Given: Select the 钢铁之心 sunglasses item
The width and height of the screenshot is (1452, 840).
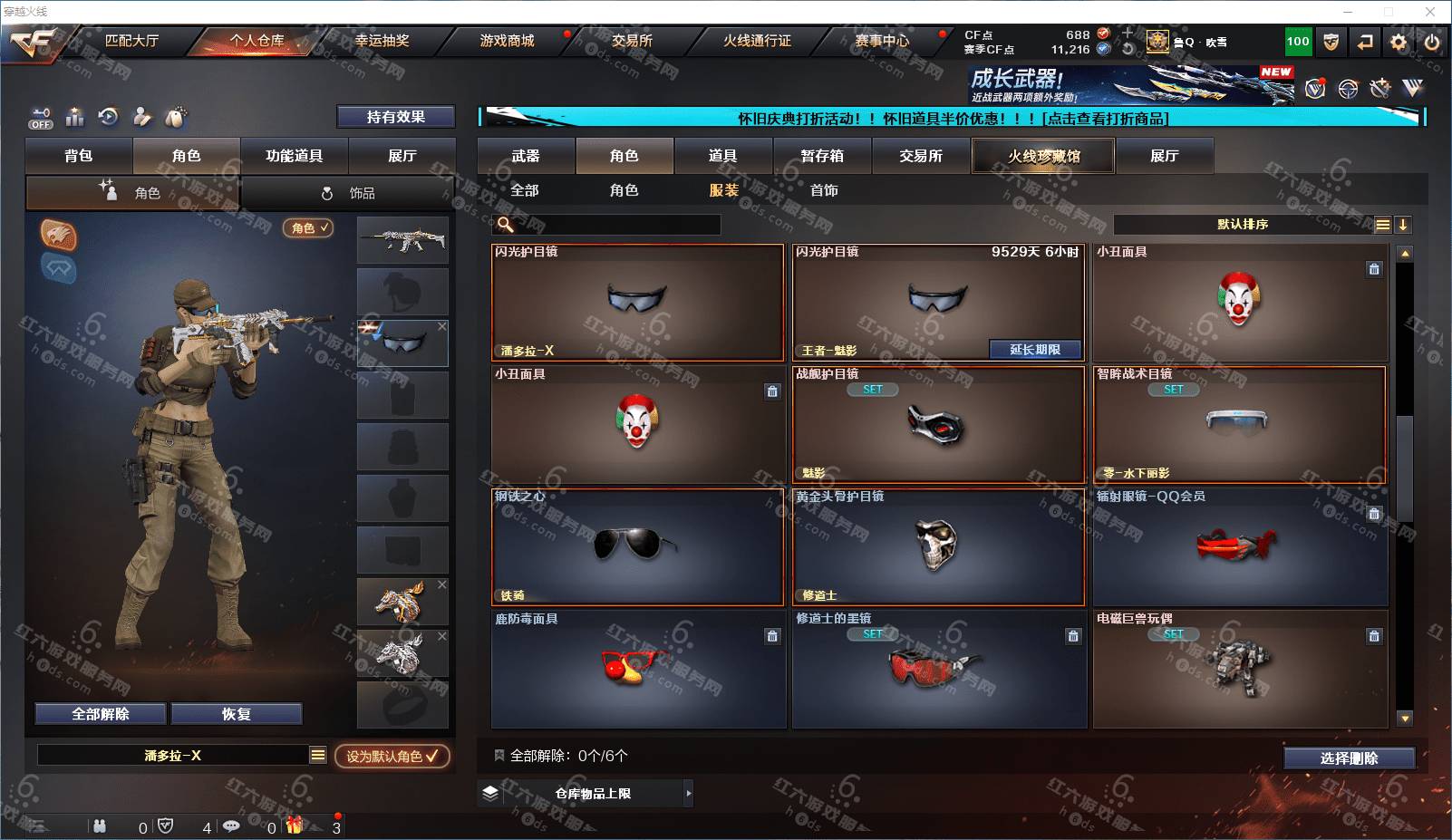Looking at the screenshot, I should point(637,546).
